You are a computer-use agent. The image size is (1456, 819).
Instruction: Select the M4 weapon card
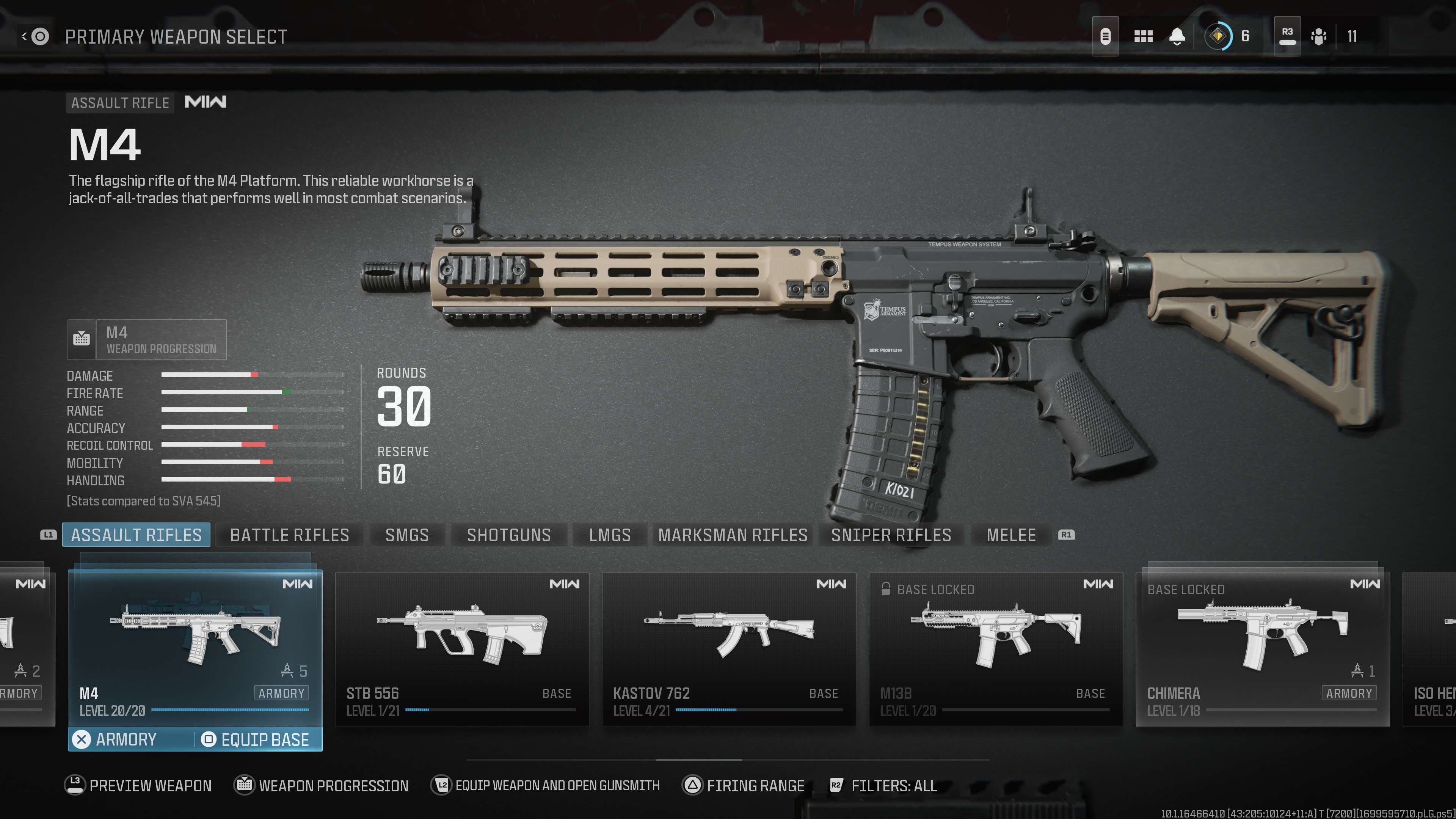[x=195, y=644]
